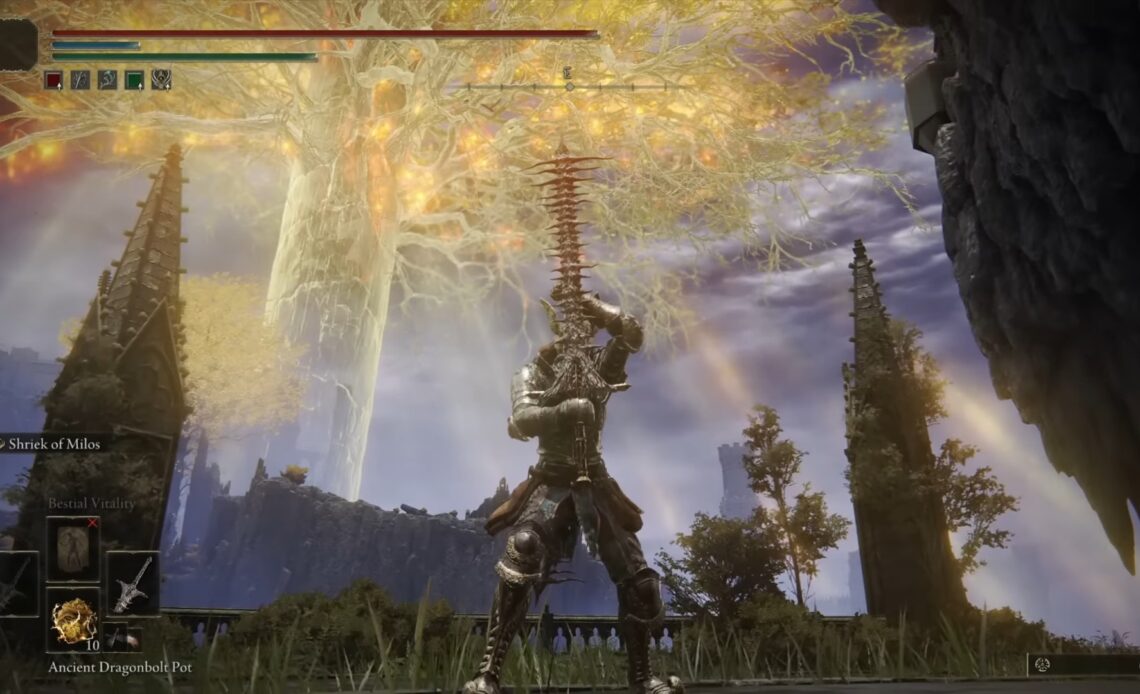
Task: Click the green square buff status icon
Action: [x=134, y=80]
